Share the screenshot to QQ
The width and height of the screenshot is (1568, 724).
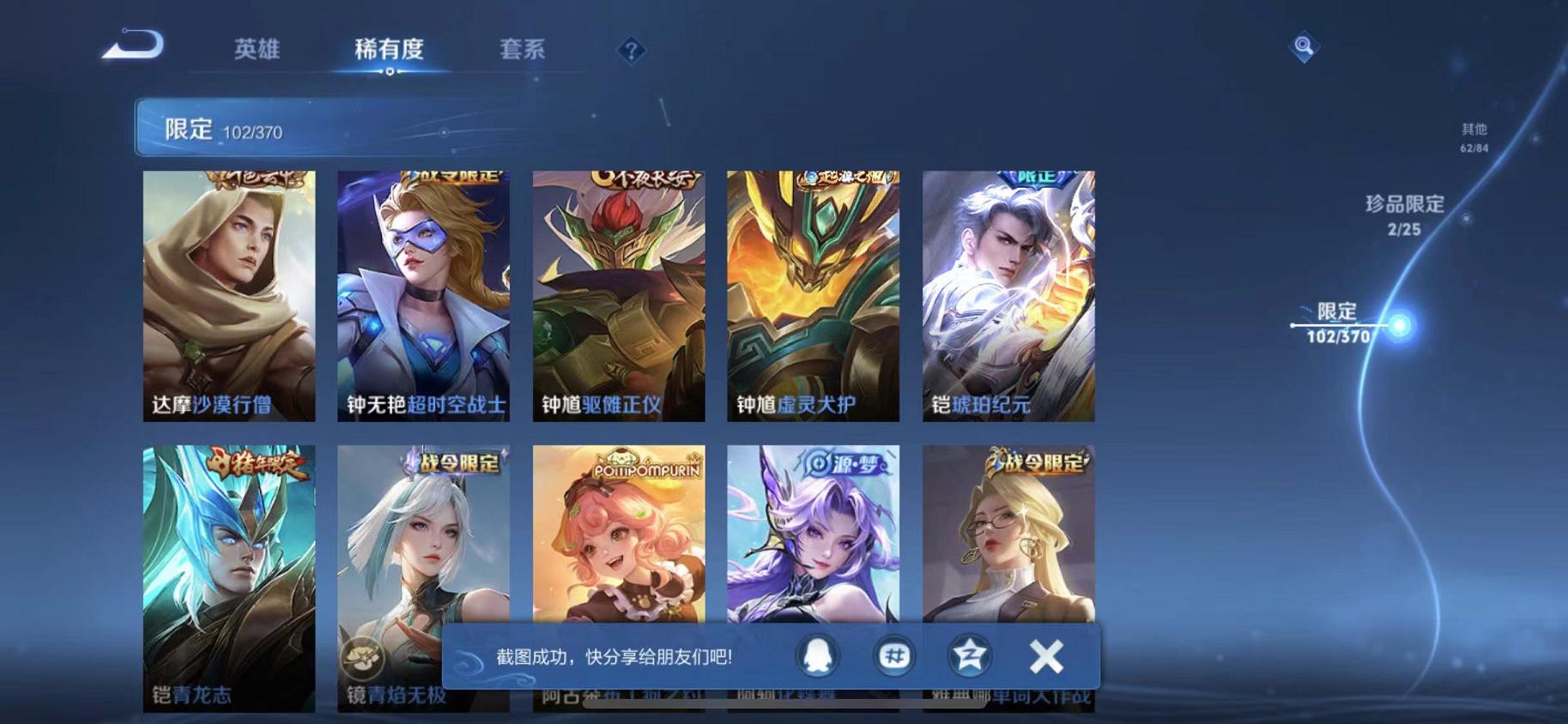pos(820,655)
